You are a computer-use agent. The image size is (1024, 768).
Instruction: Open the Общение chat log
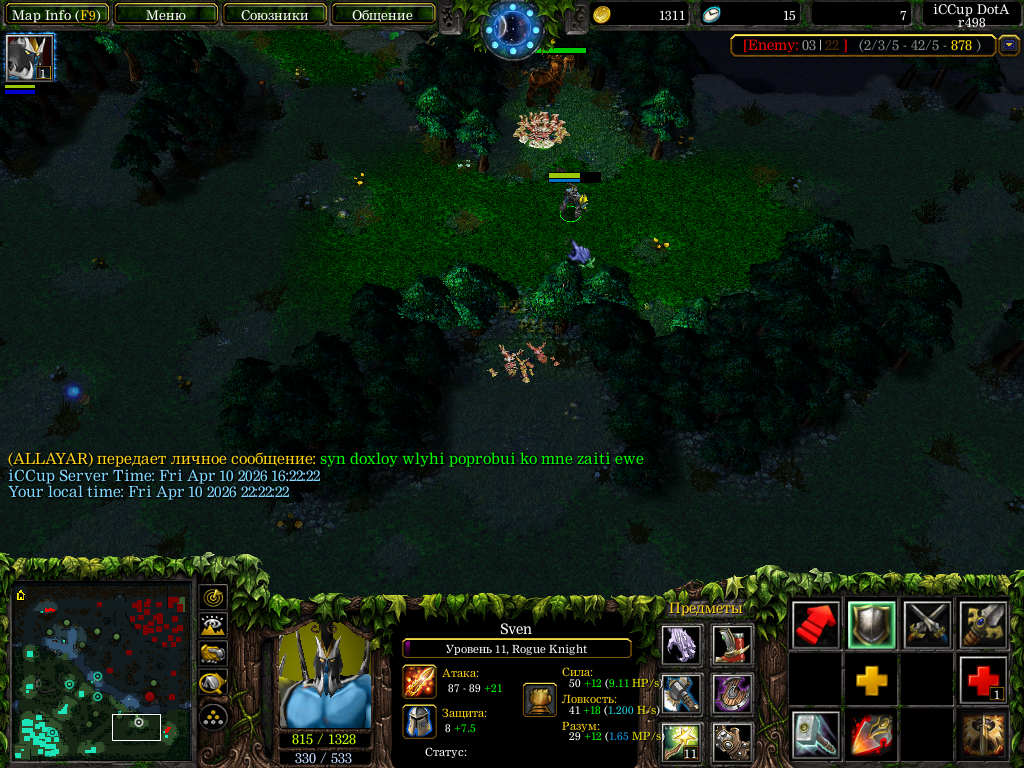click(x=383, y=15)
